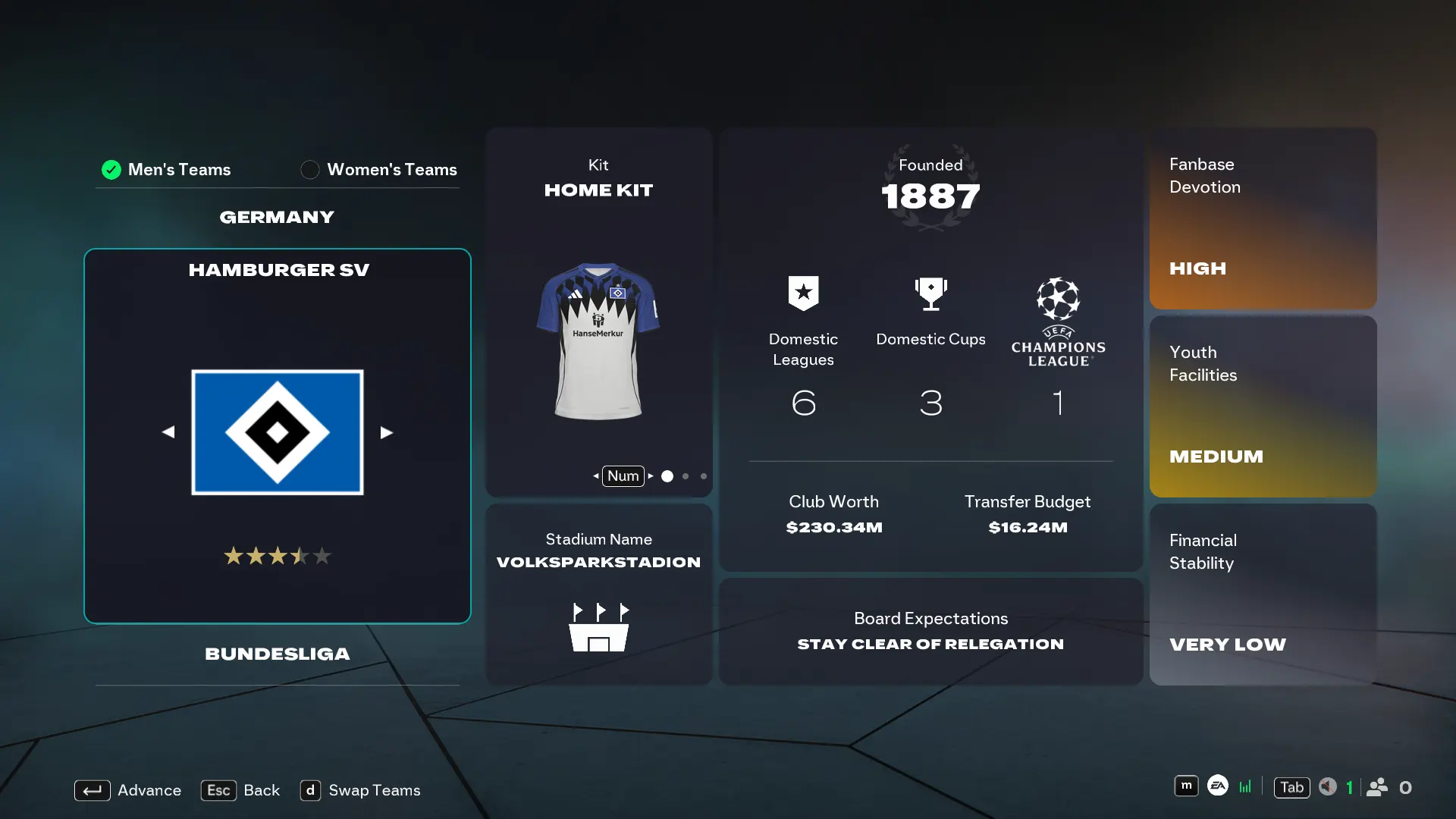Show the next team with right arrow
This screenshot has height=819, width=1456.
(x=387, y=432)
